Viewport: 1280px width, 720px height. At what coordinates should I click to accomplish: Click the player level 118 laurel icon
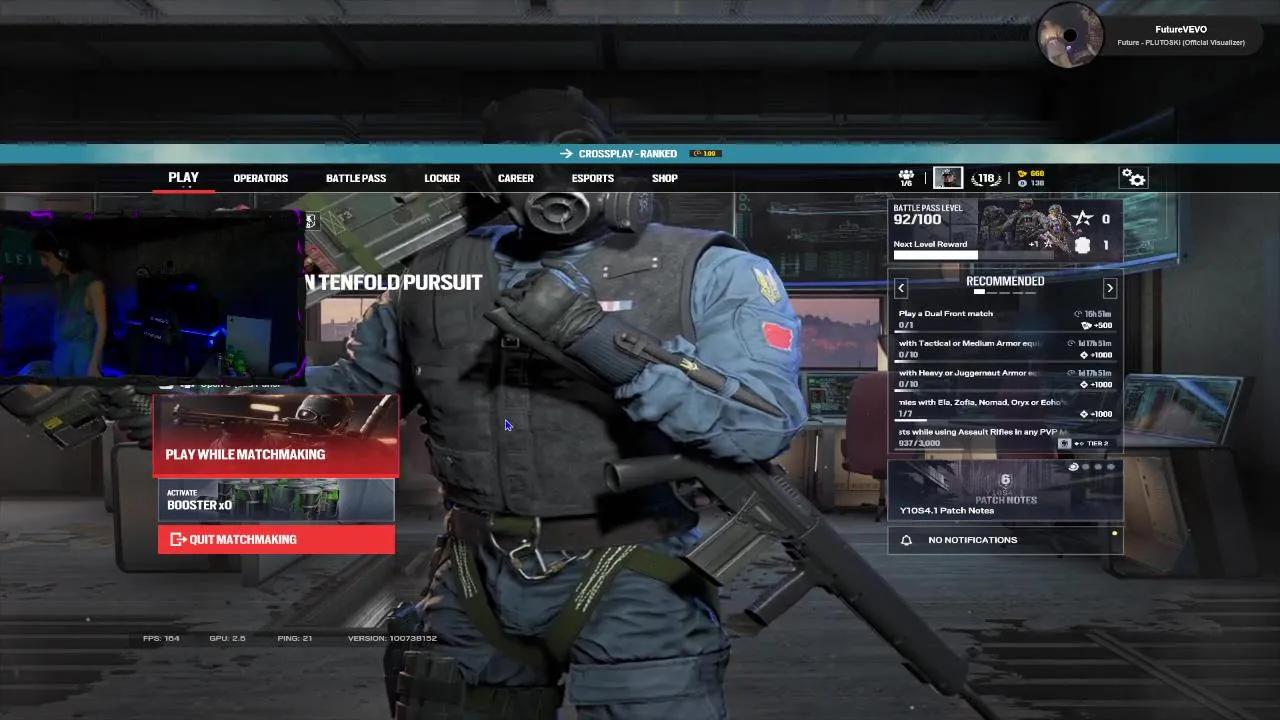pyautogui.click(x=985, y=178)
